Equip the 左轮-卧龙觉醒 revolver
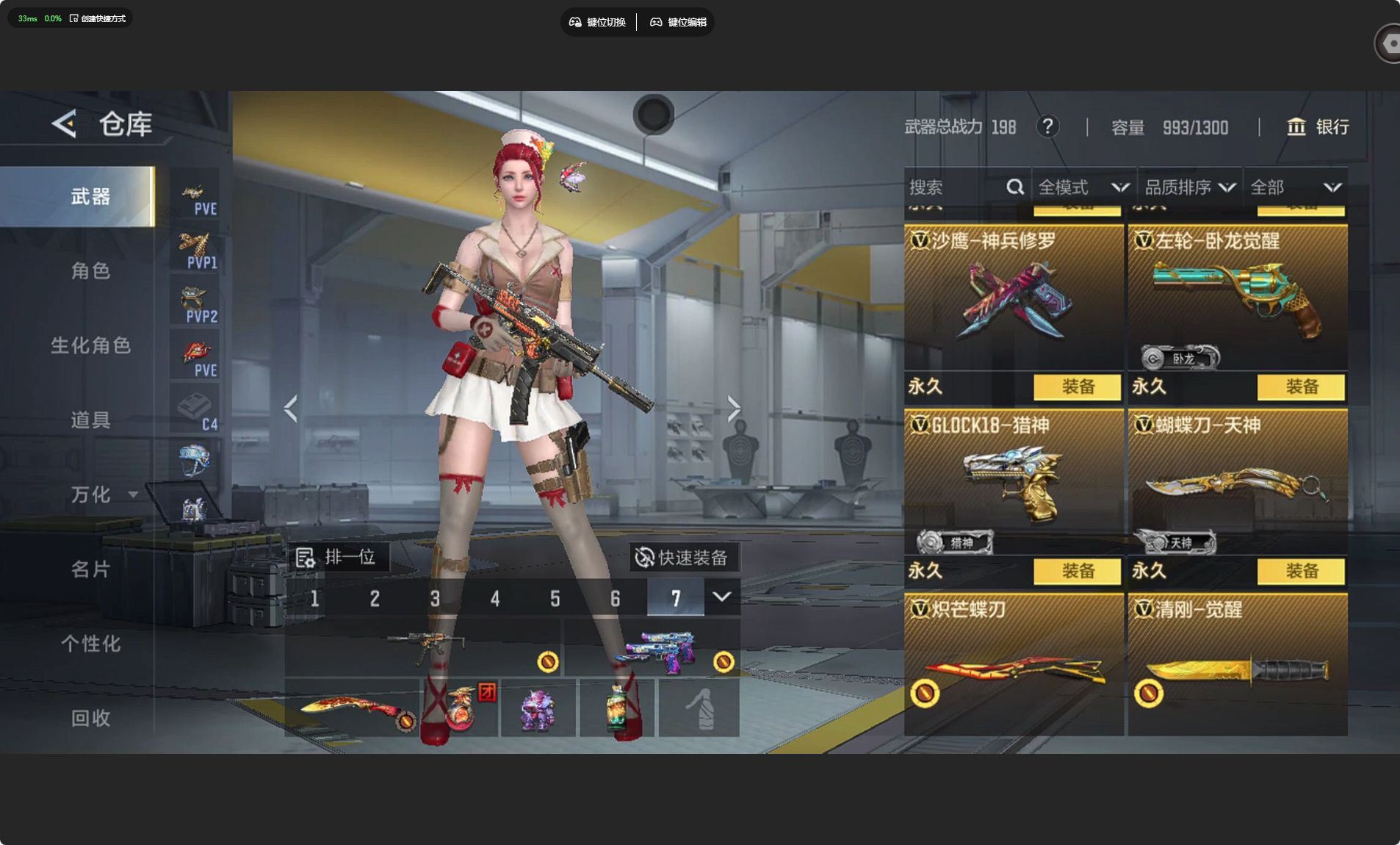1400x845 pixels. pyautogui.click(x=1301, y=386)
